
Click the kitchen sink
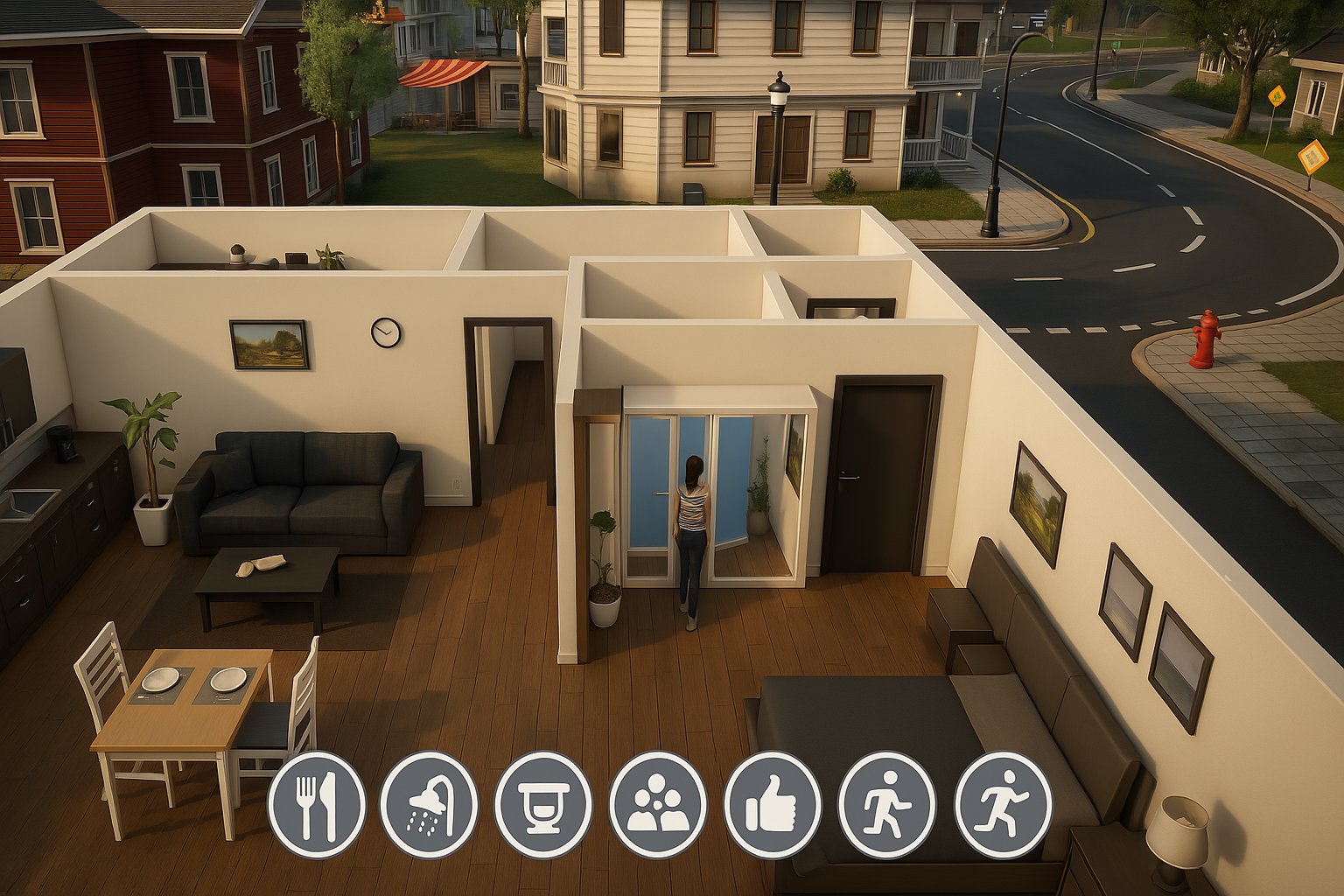point(31,505)
